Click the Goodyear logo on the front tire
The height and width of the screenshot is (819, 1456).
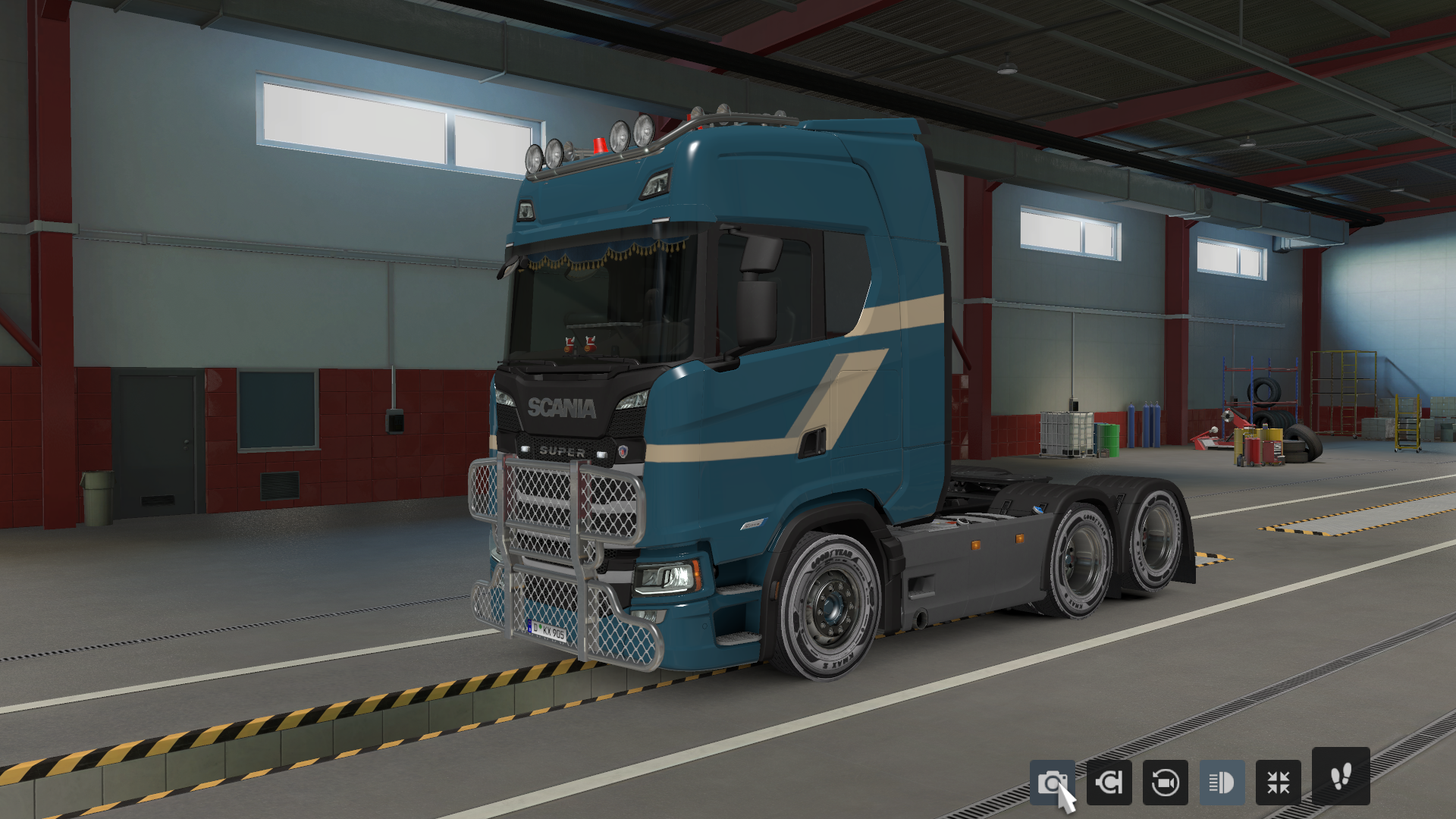click(833, 557)
